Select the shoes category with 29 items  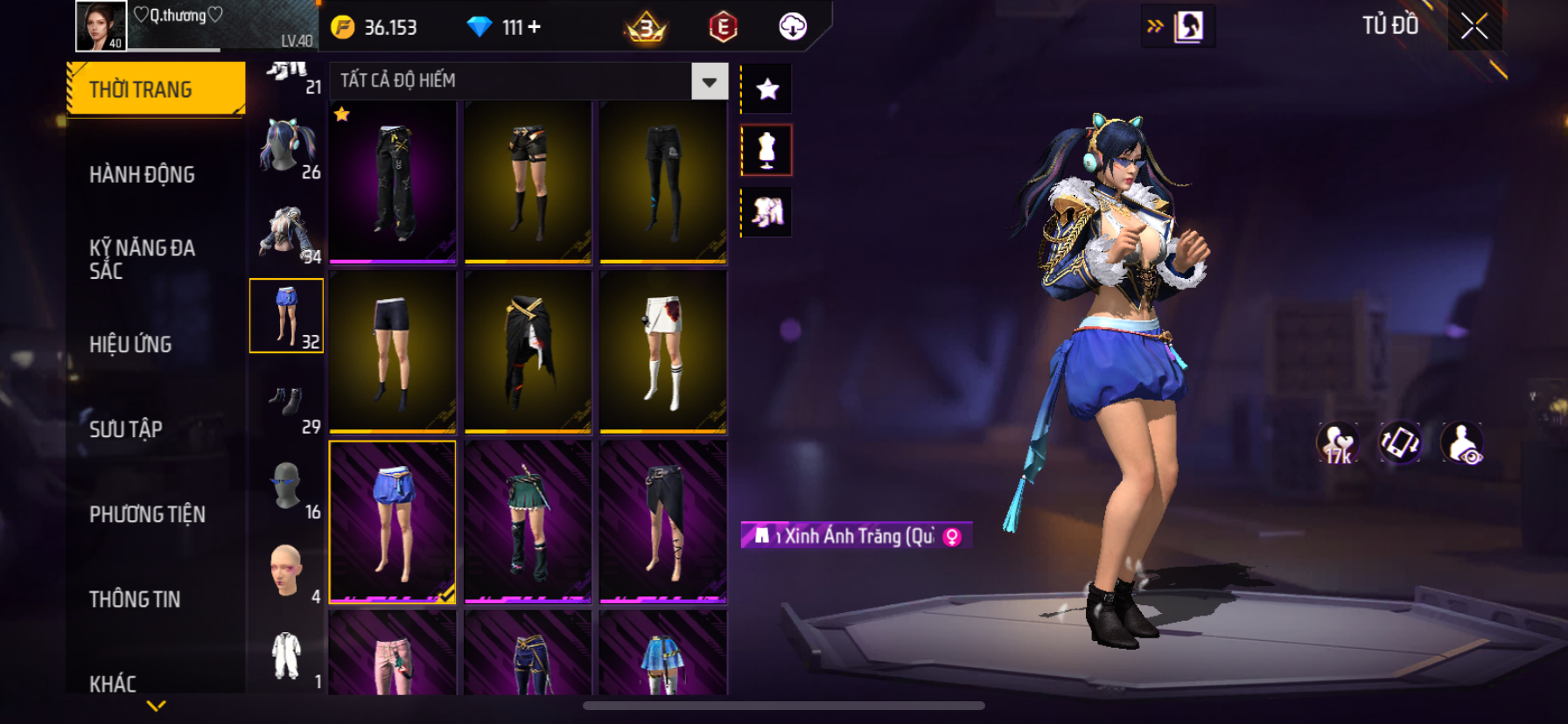click(x=287, y=402)
